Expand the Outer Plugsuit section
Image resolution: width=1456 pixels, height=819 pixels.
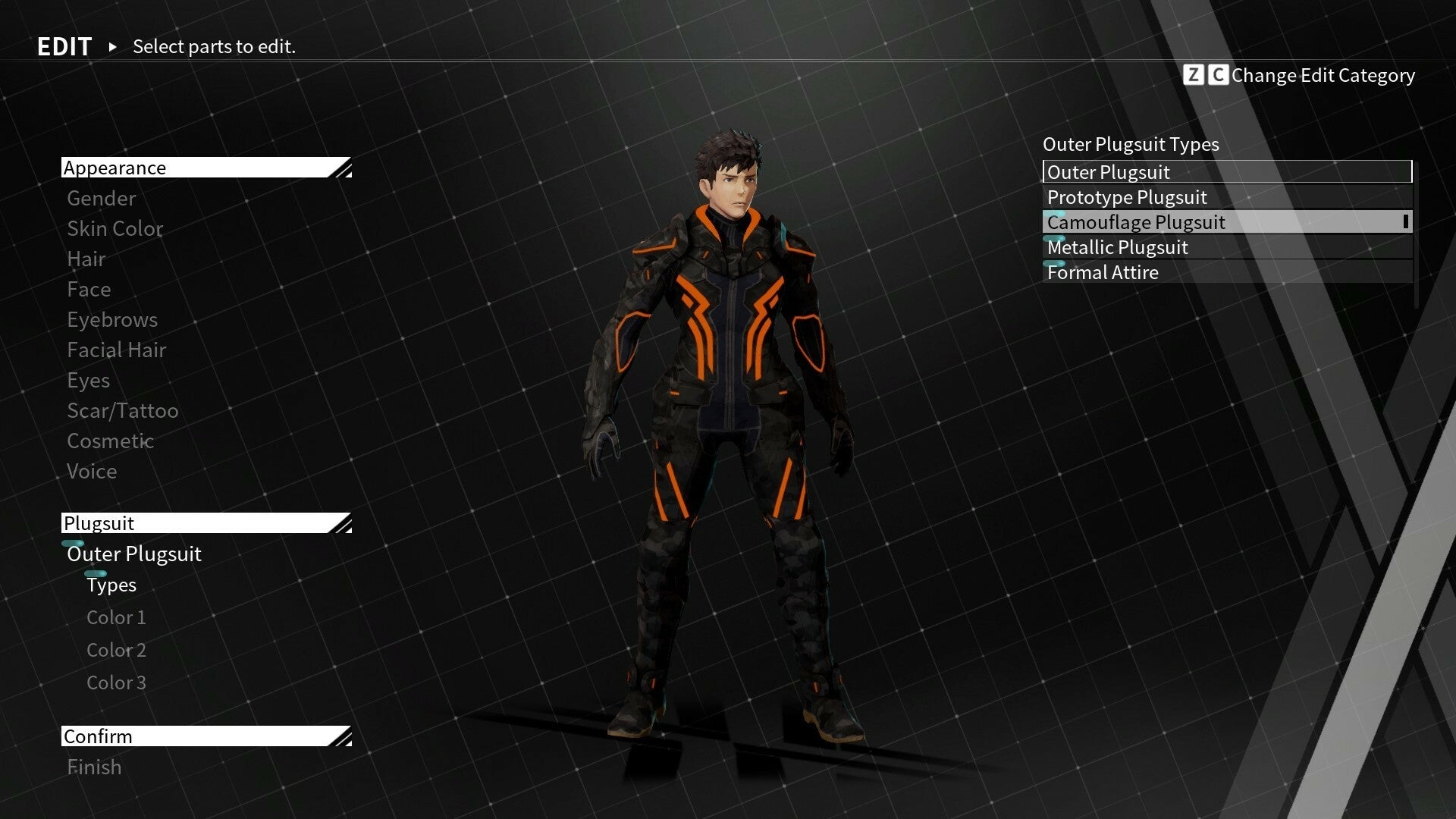[x=133, y=554]
